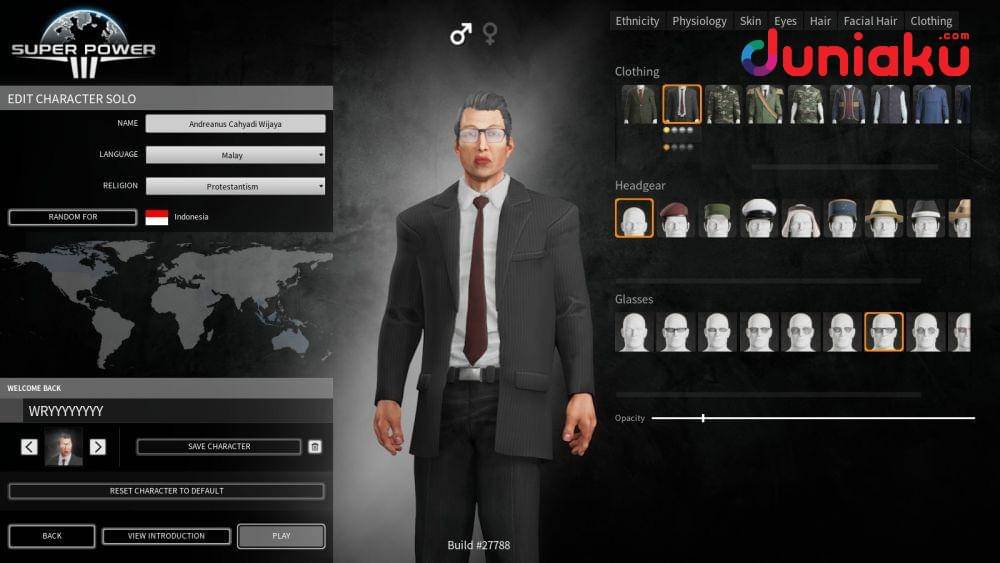Show the previous saved character

pos(29,447)
